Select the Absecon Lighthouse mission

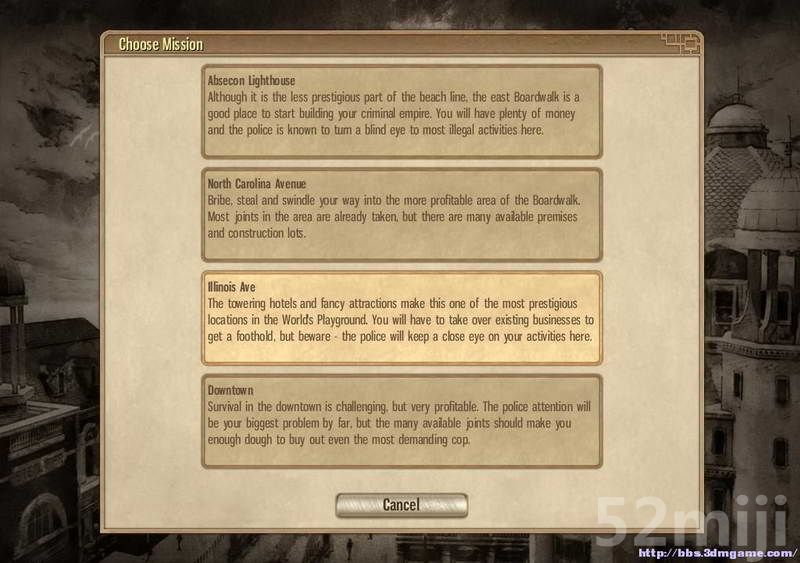401,111
